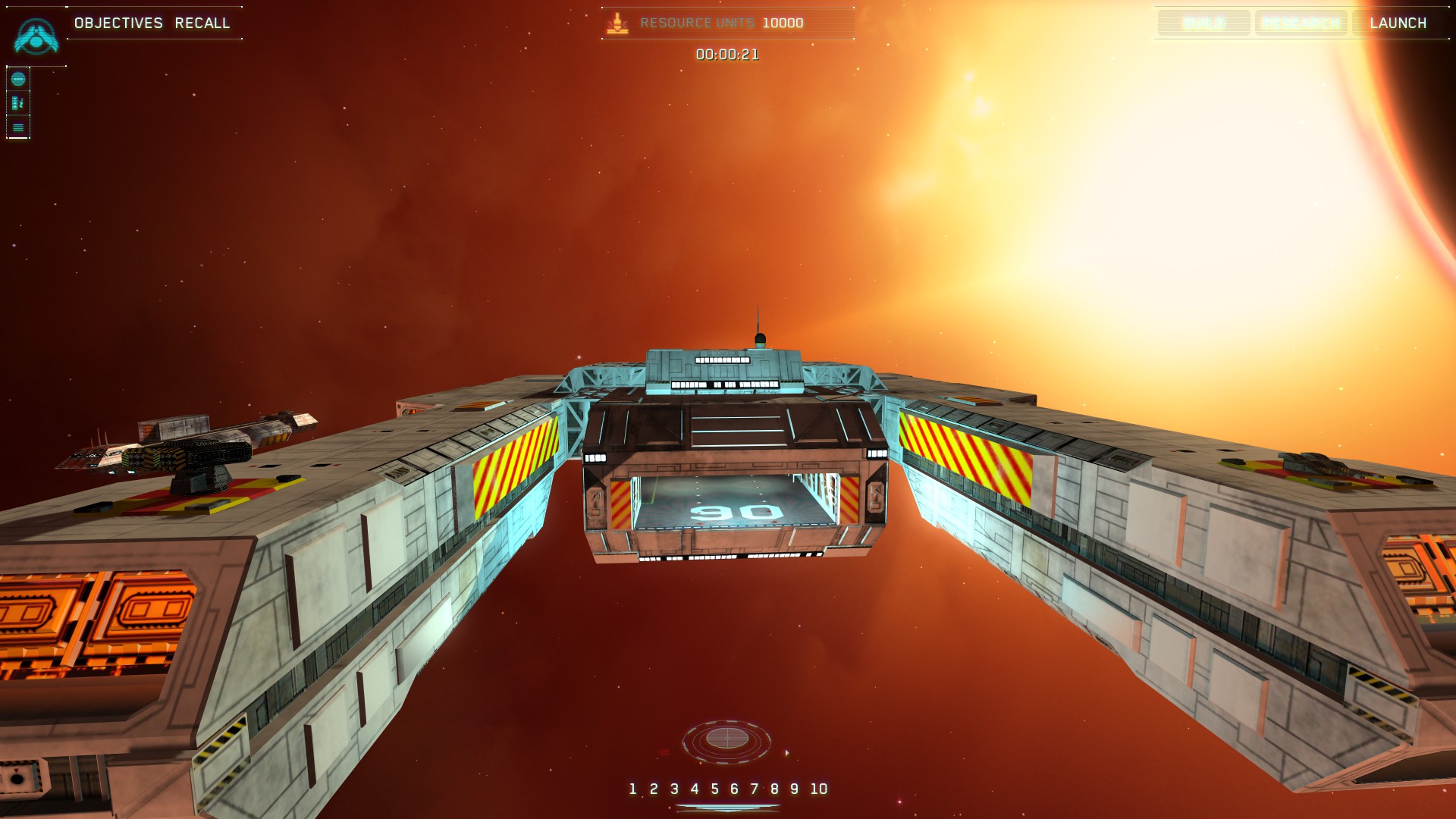
Task: Open the Objectives panel
Action: (x=118, y=23)
